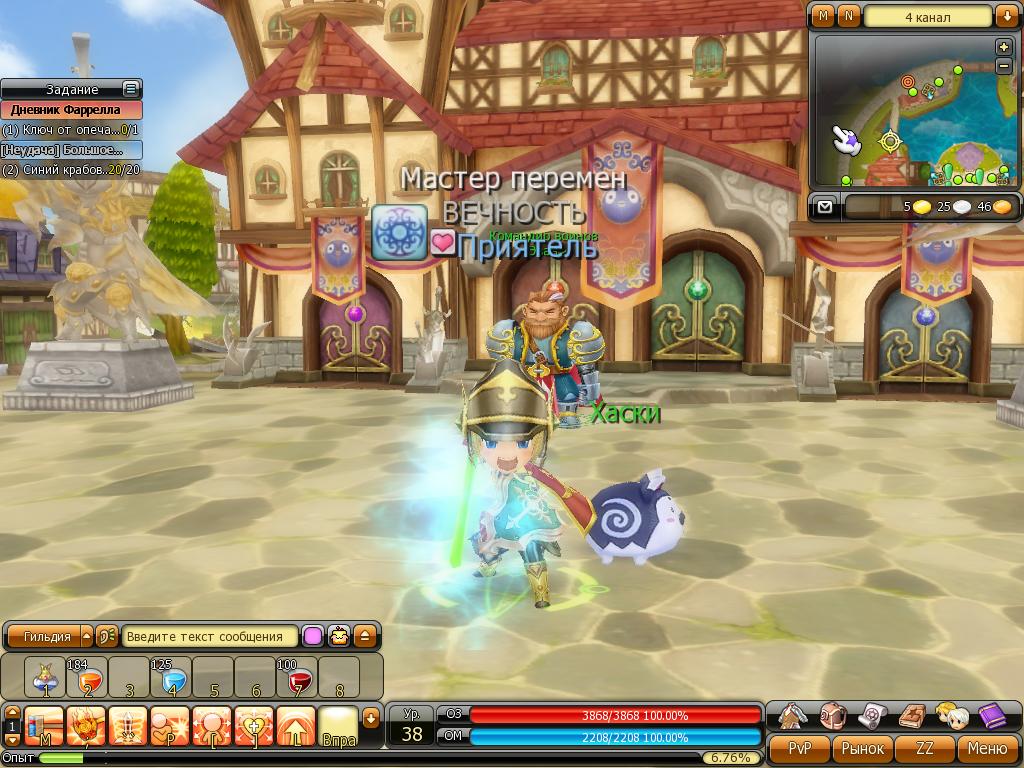1024x768 pixels.
Task: Activate the fiery fist skill
Action: coord(86,724)
